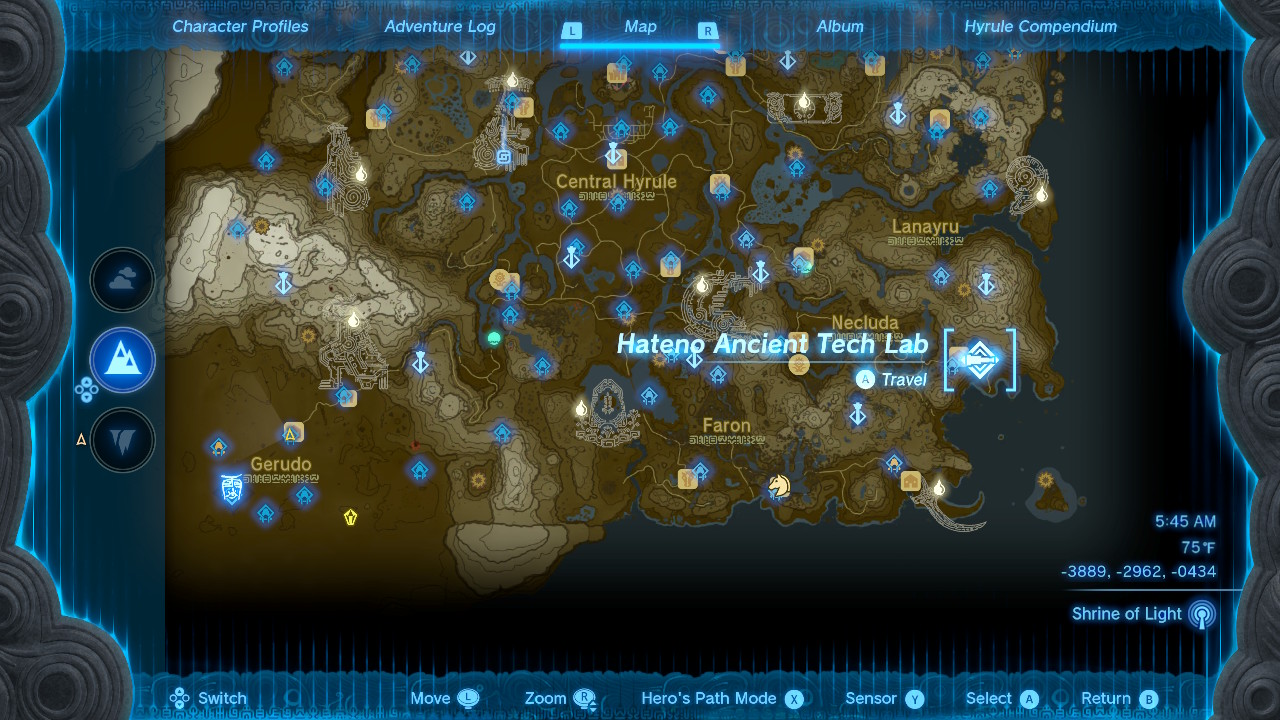Screen dimensions: 1280x720
Task: Click the Gerudo Town marker icon
Action: [x=230, y=489]
